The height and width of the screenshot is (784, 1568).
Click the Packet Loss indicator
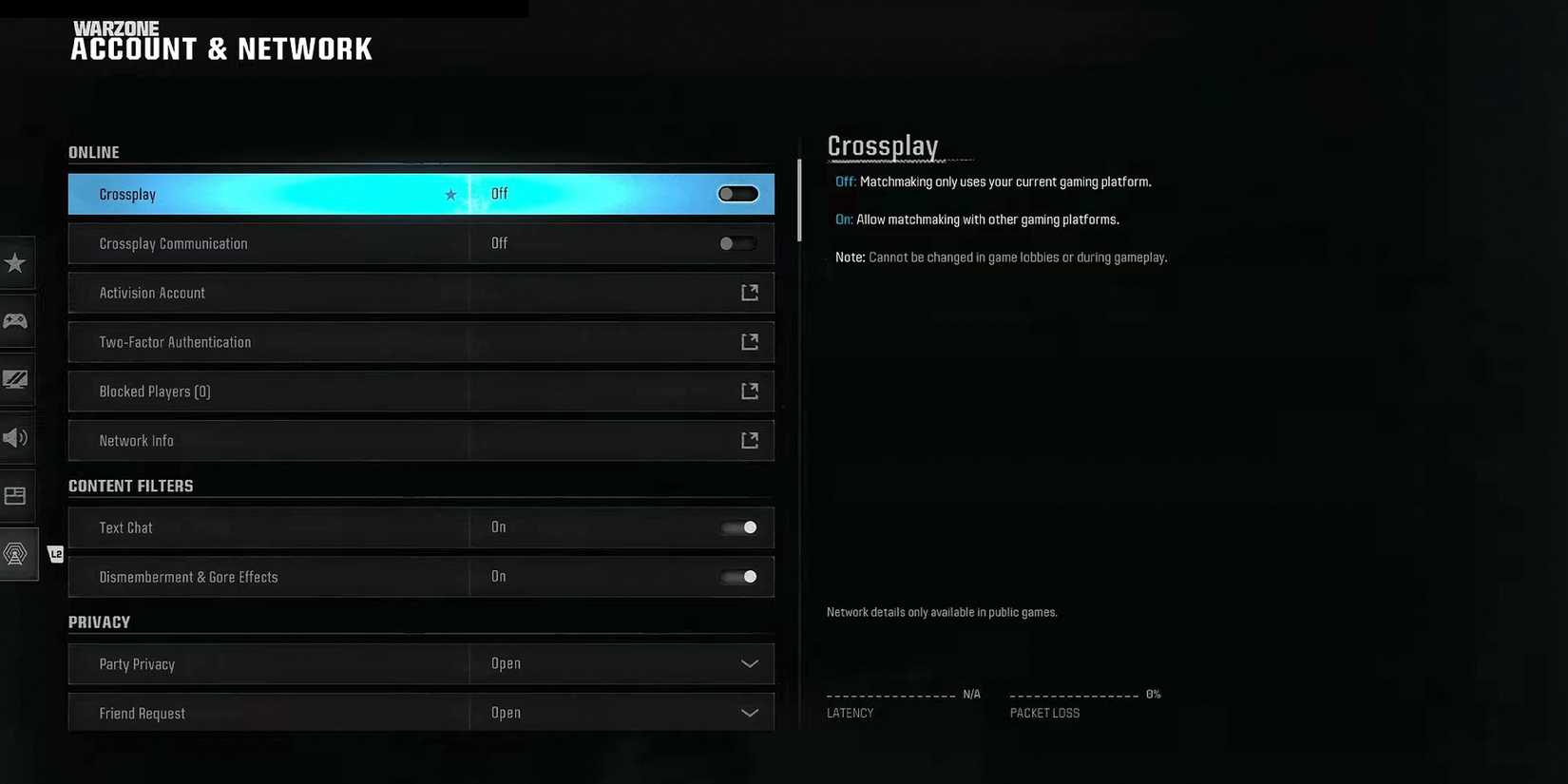1083,703
